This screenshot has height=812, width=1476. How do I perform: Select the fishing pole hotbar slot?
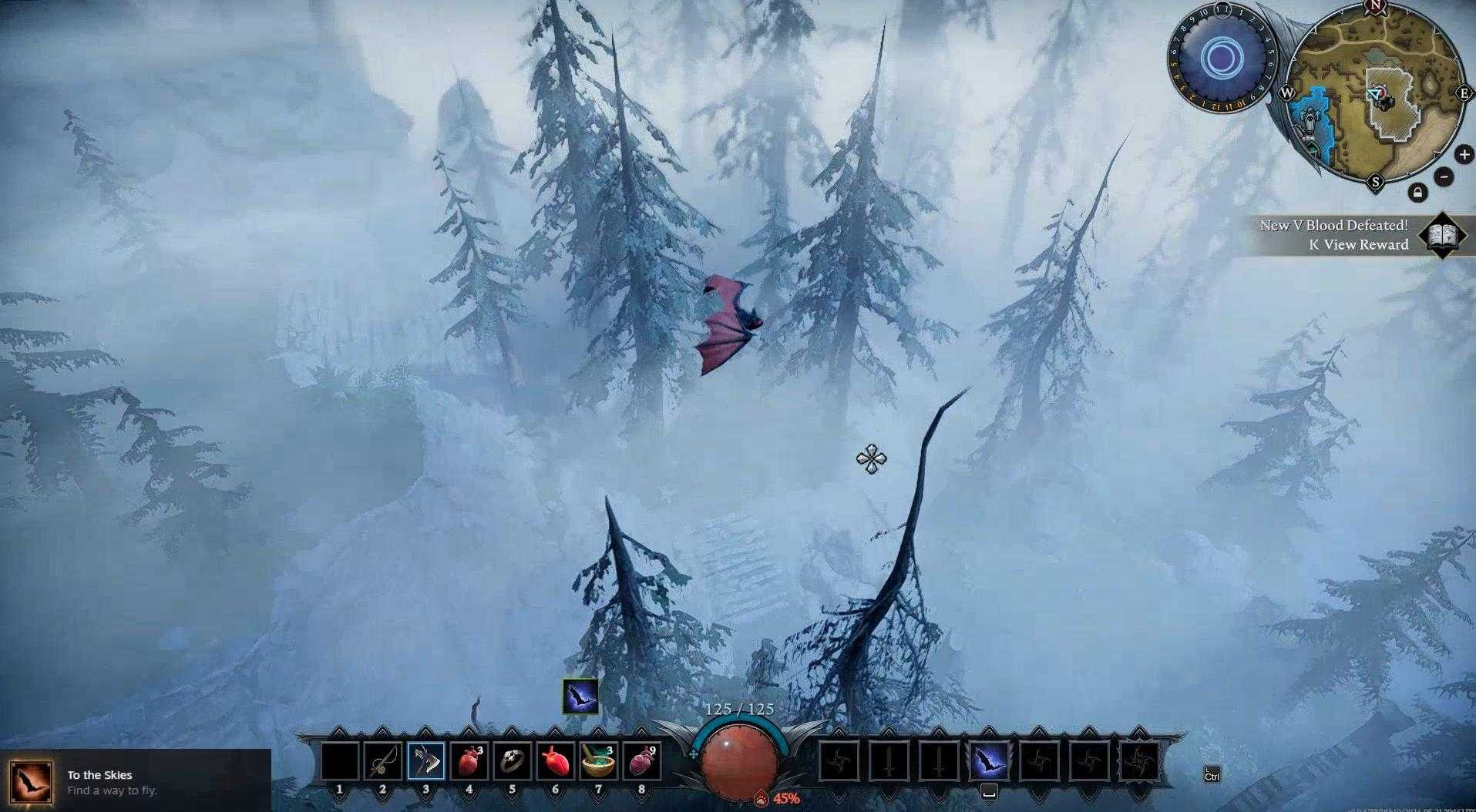(383, 762)
